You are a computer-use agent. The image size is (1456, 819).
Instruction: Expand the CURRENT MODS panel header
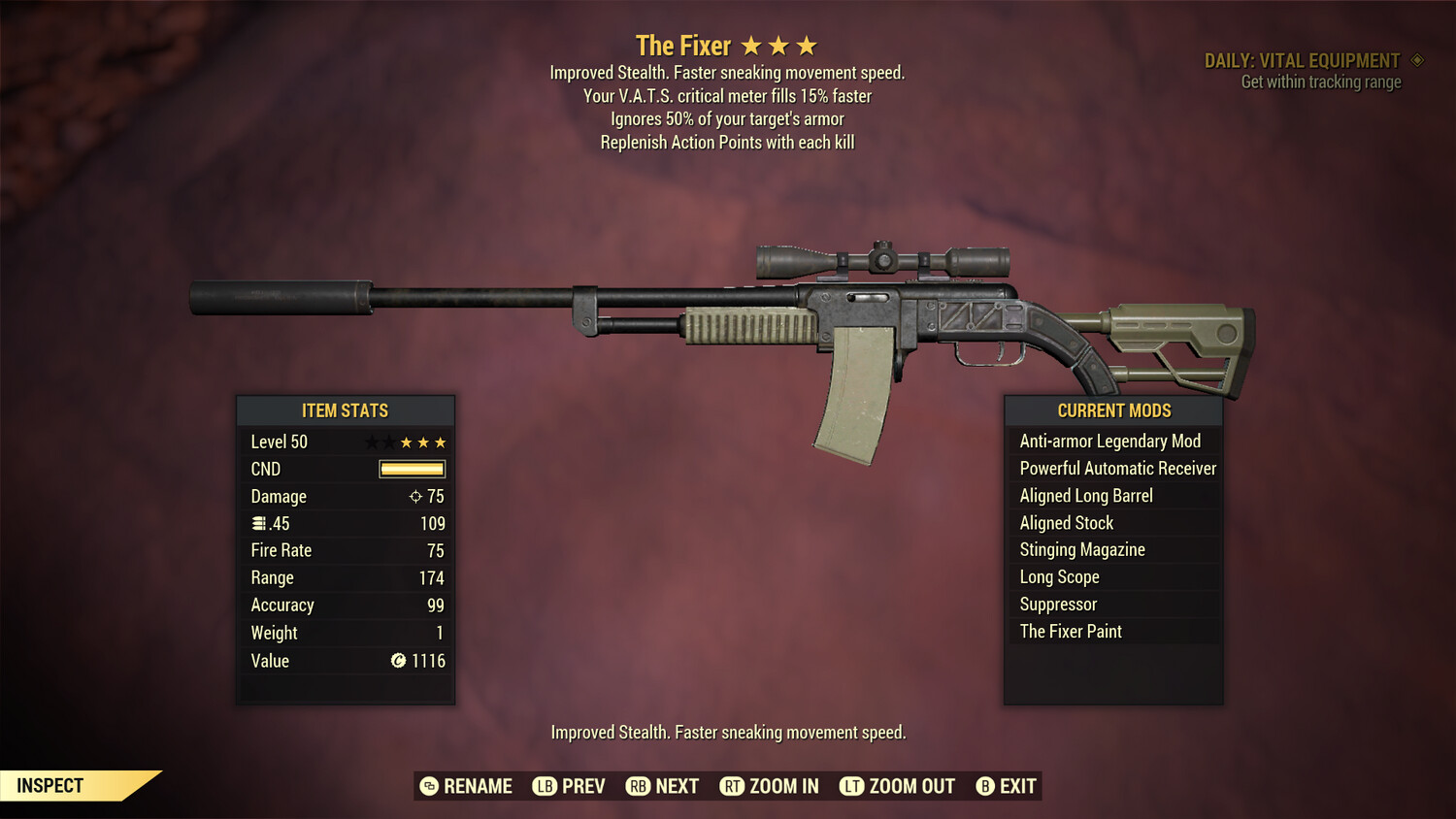point(1113,410)
